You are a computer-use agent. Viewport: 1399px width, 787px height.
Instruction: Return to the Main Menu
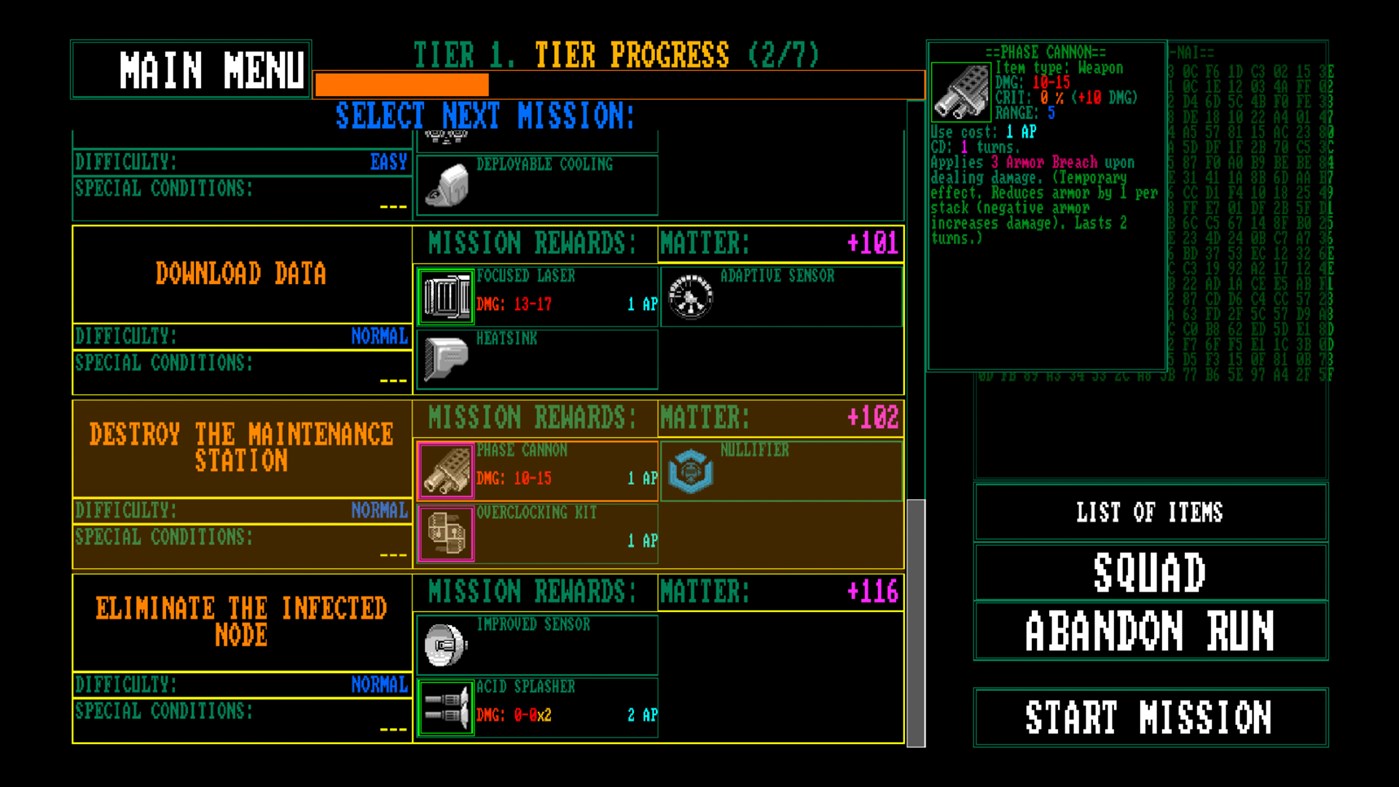(x=190, y=70)
